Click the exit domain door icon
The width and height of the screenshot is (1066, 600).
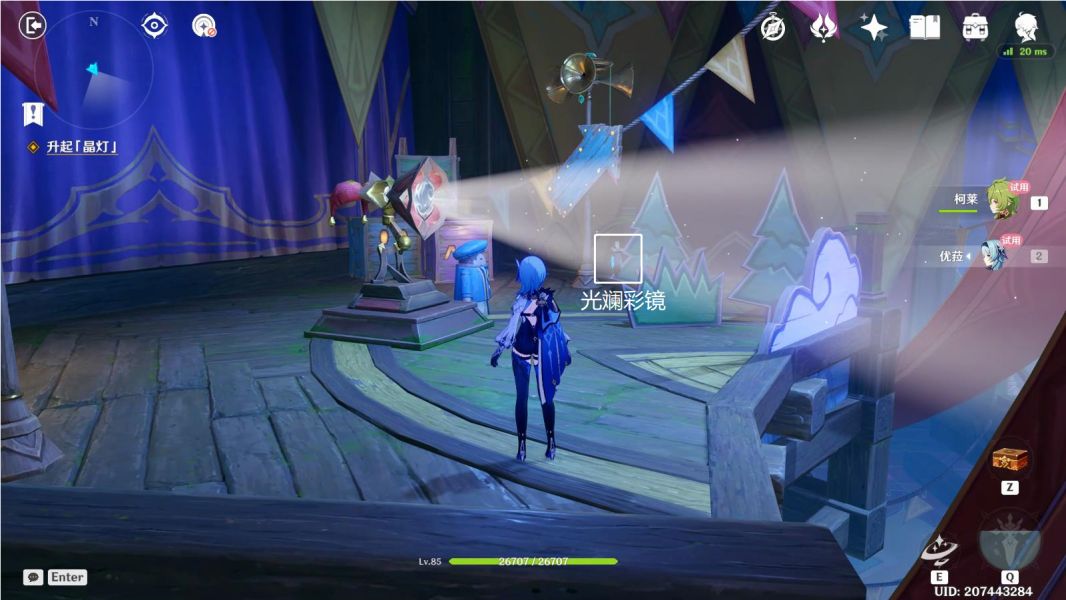click(x=33, y=25)
